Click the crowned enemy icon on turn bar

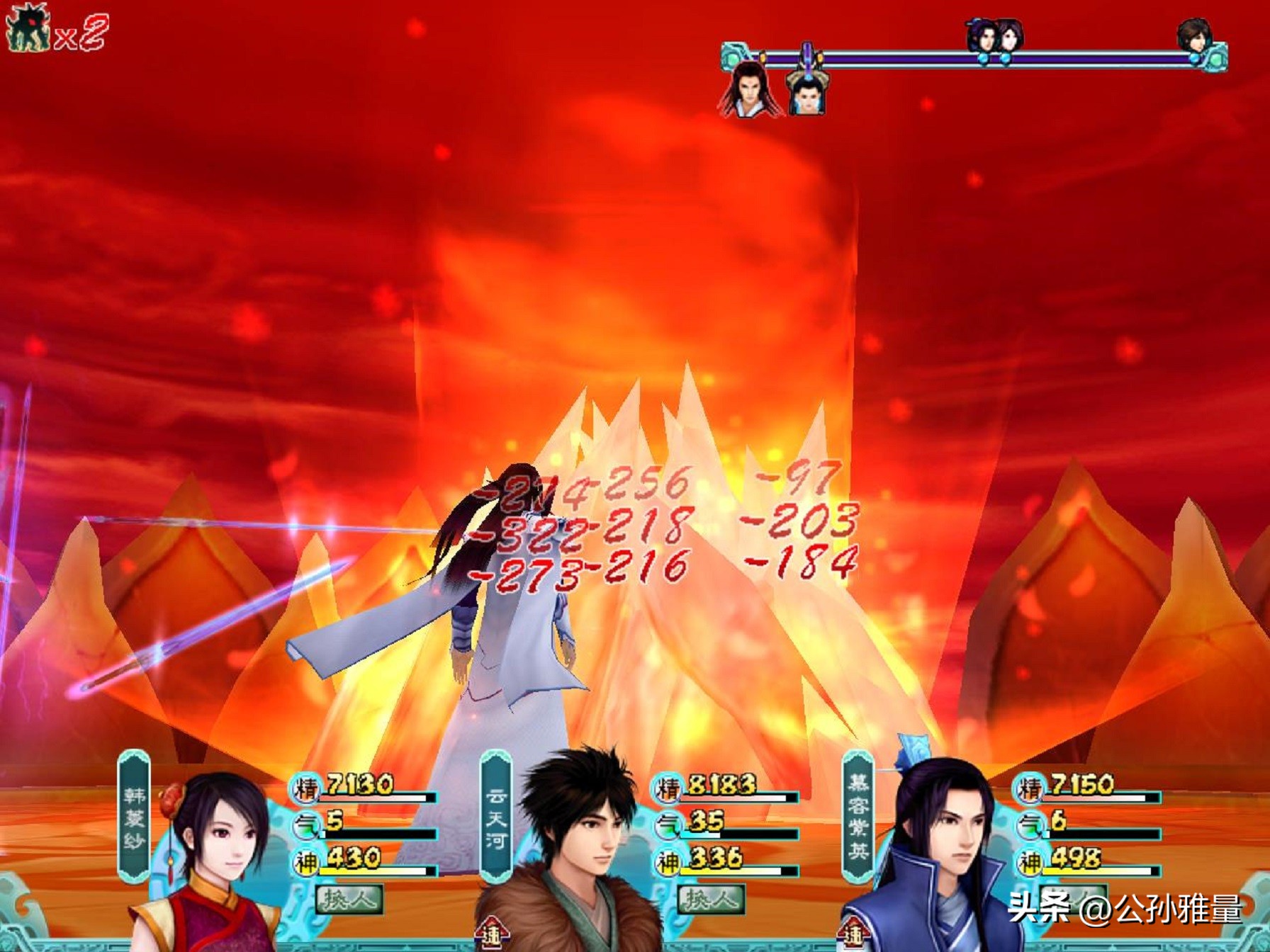coord(807,91)
